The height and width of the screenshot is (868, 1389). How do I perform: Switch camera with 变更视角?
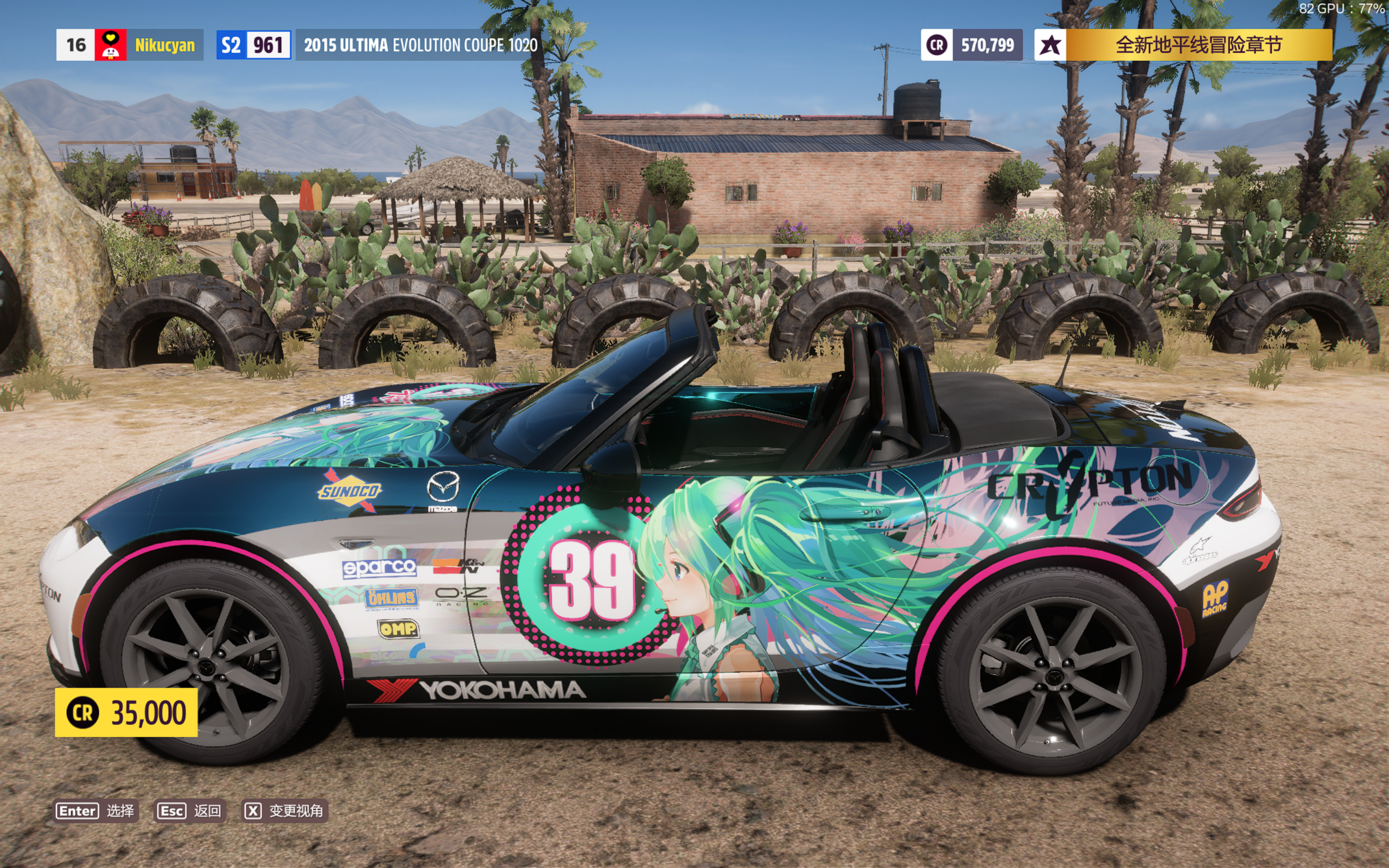click(285, 810)
